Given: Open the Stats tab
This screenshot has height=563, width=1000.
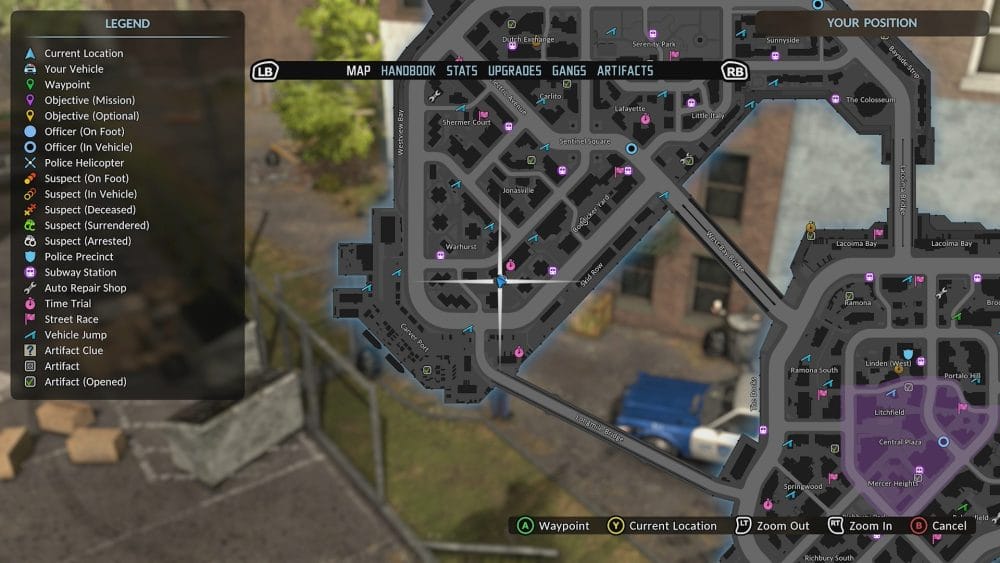Looking at the screenshot, I should pyautogui.click(x=462, y=71).
